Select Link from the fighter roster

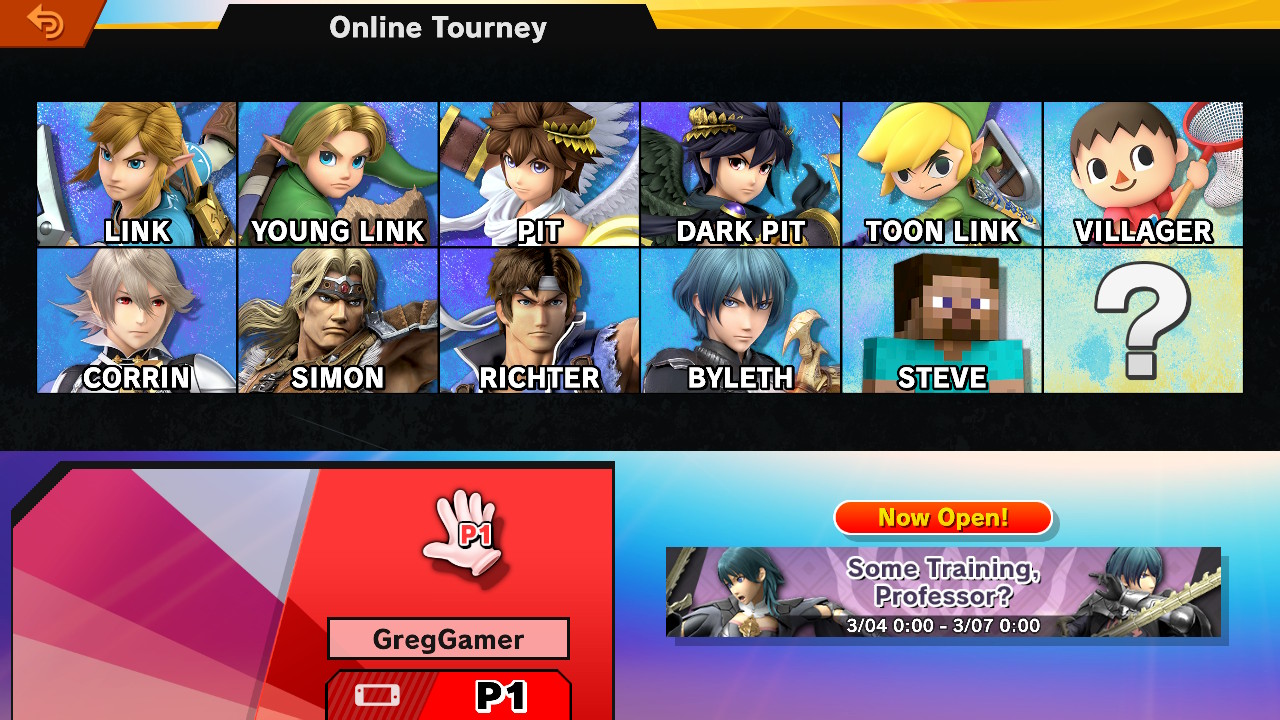(x=137, y=174)
